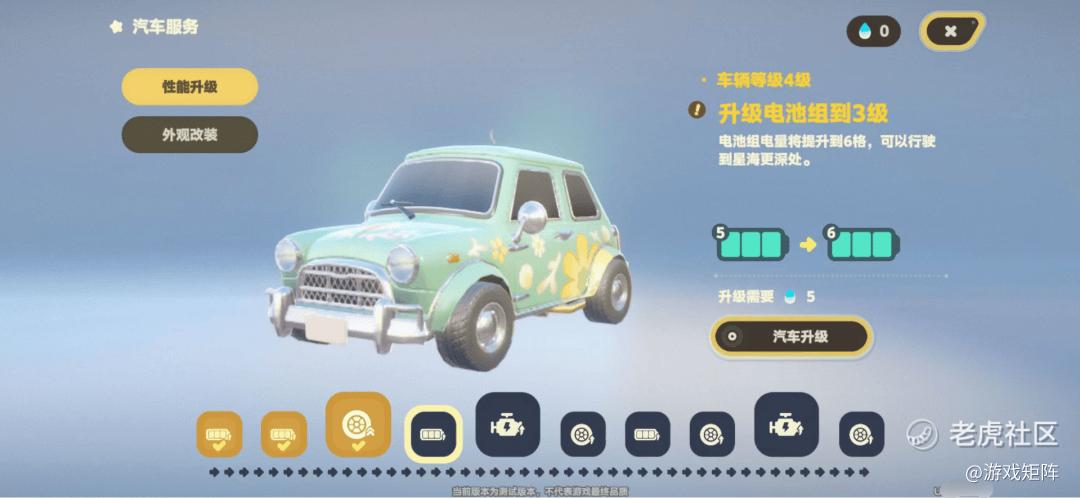Confirm with the 汽车升级 button

789,337
